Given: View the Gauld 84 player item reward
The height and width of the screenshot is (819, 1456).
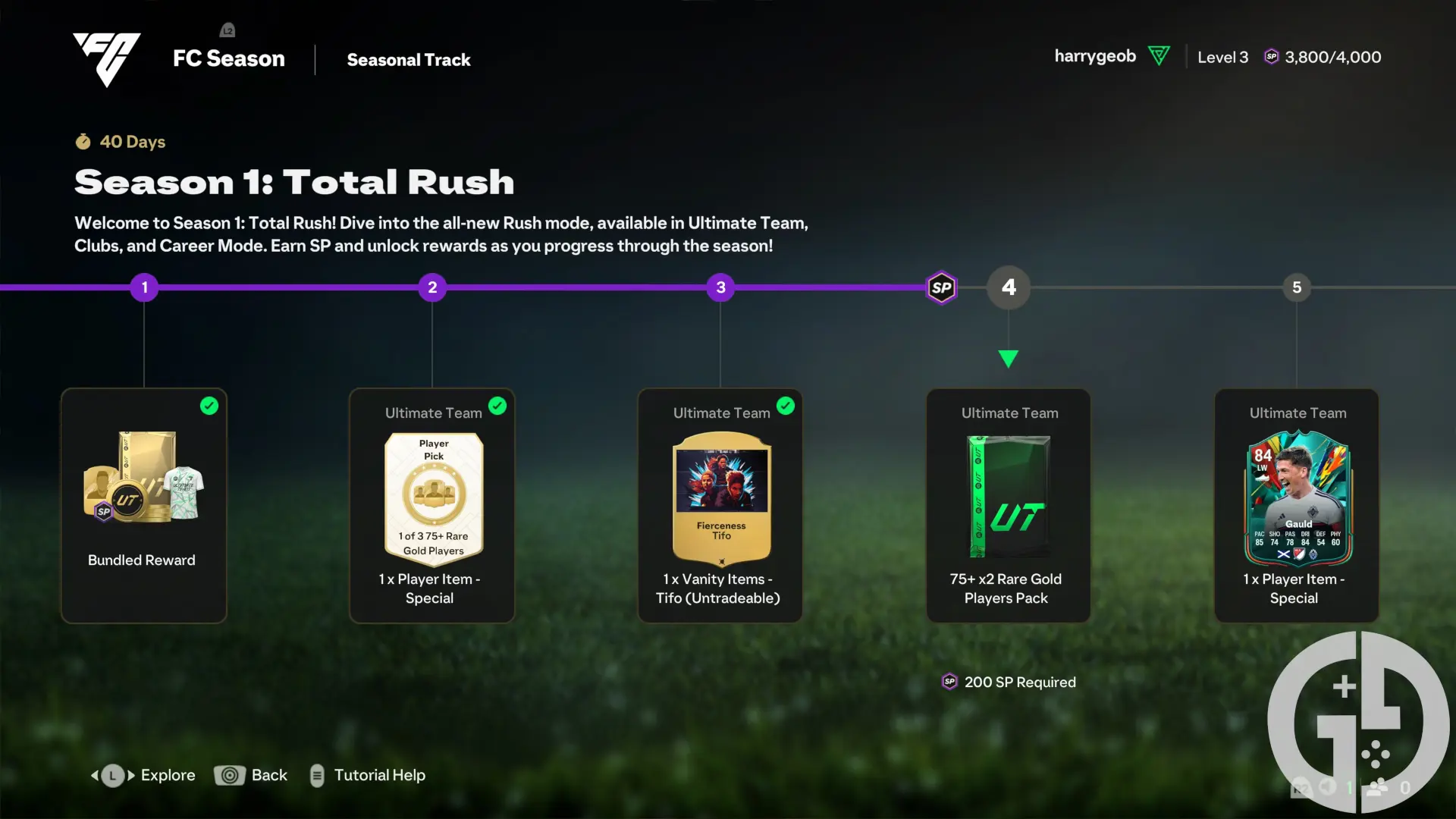Looking at the screenshot, I should tap(1297, 505).
